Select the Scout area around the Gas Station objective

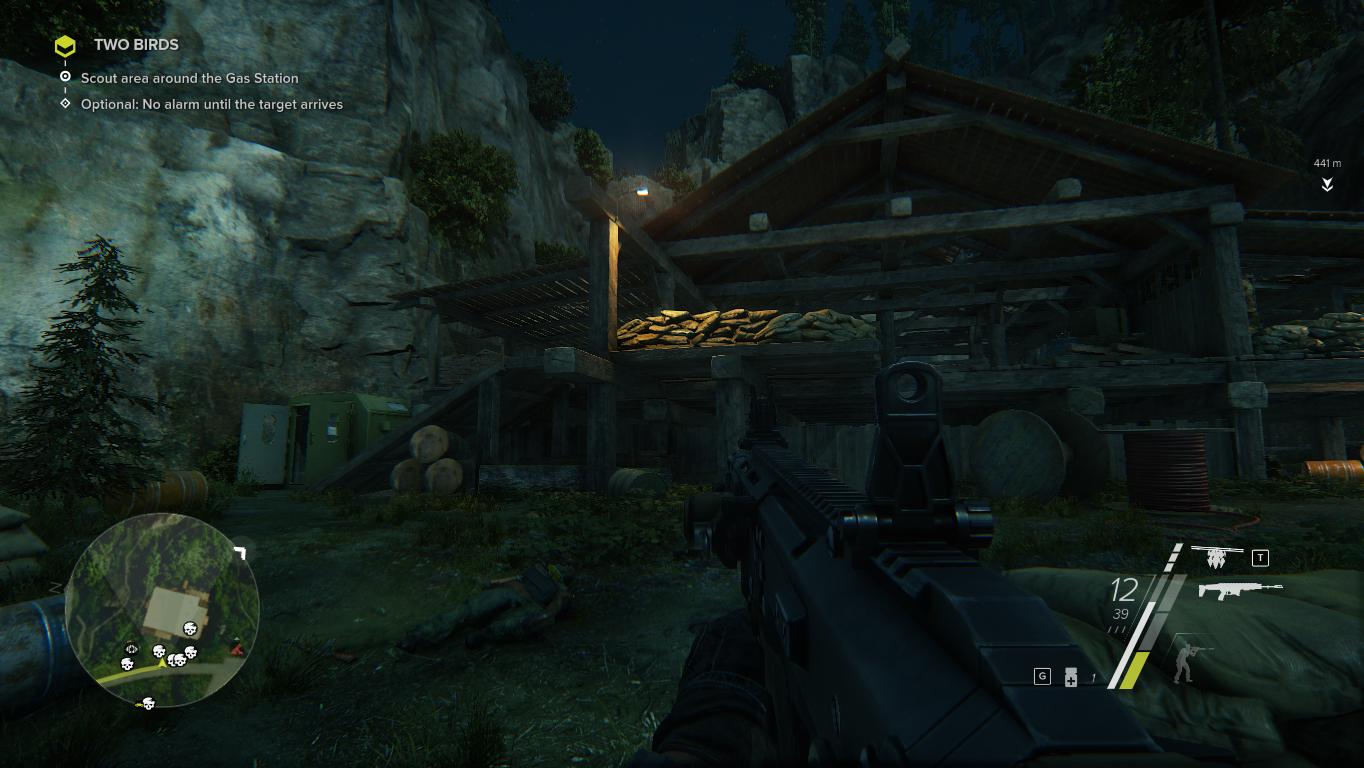[189, 78]
